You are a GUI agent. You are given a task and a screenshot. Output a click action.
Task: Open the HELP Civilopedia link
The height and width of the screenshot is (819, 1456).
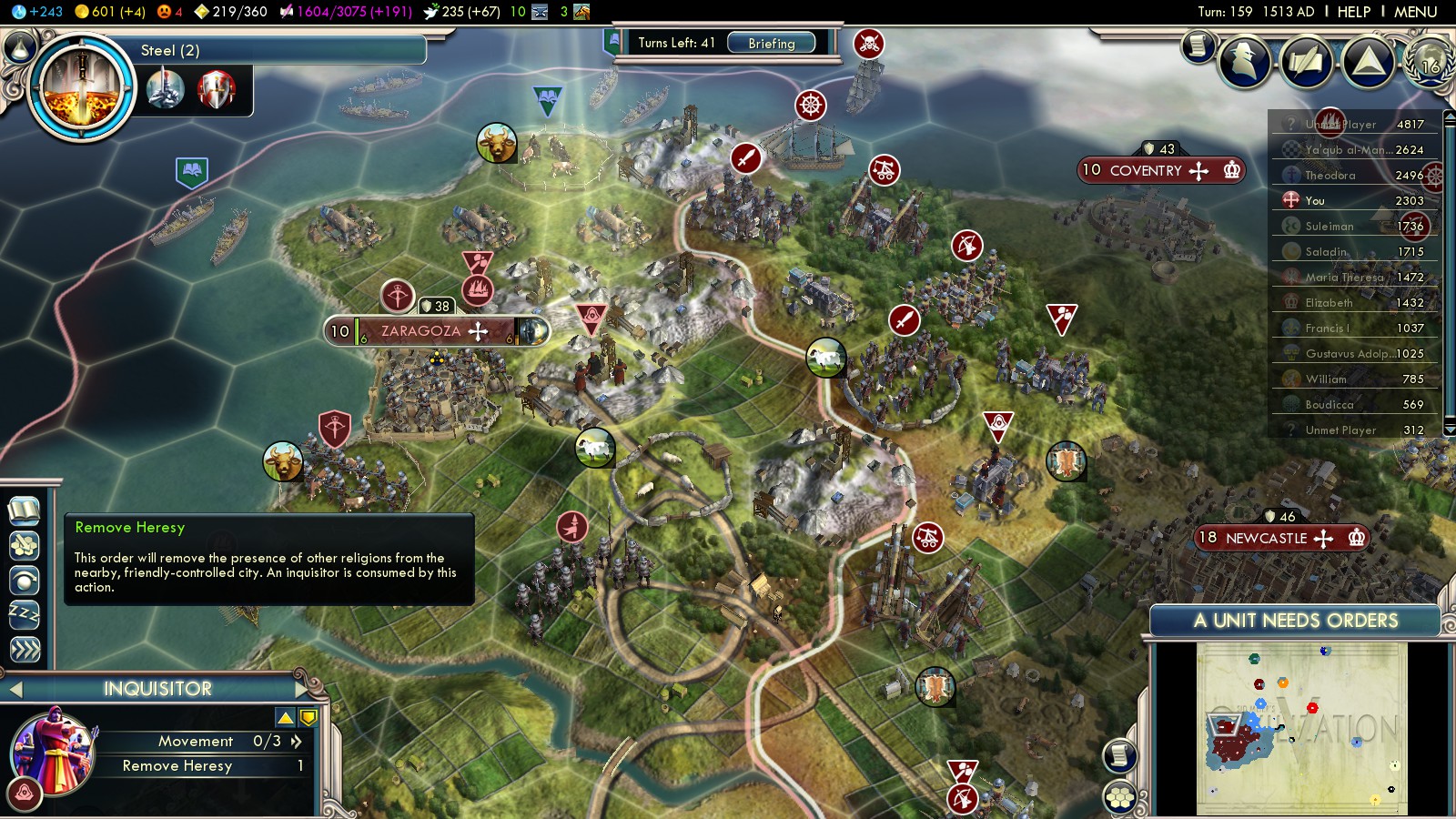1353,12
